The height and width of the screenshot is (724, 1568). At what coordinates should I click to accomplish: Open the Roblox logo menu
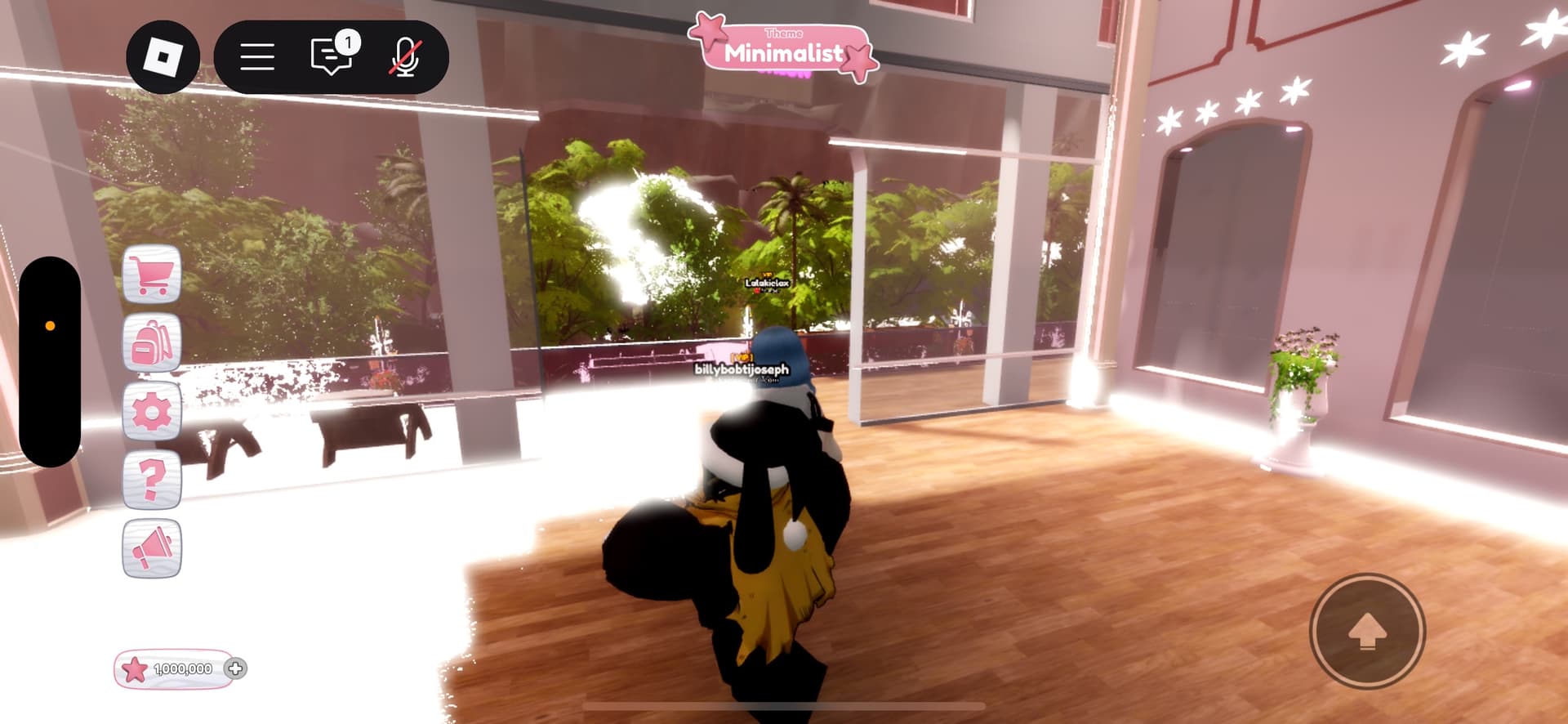163,57
